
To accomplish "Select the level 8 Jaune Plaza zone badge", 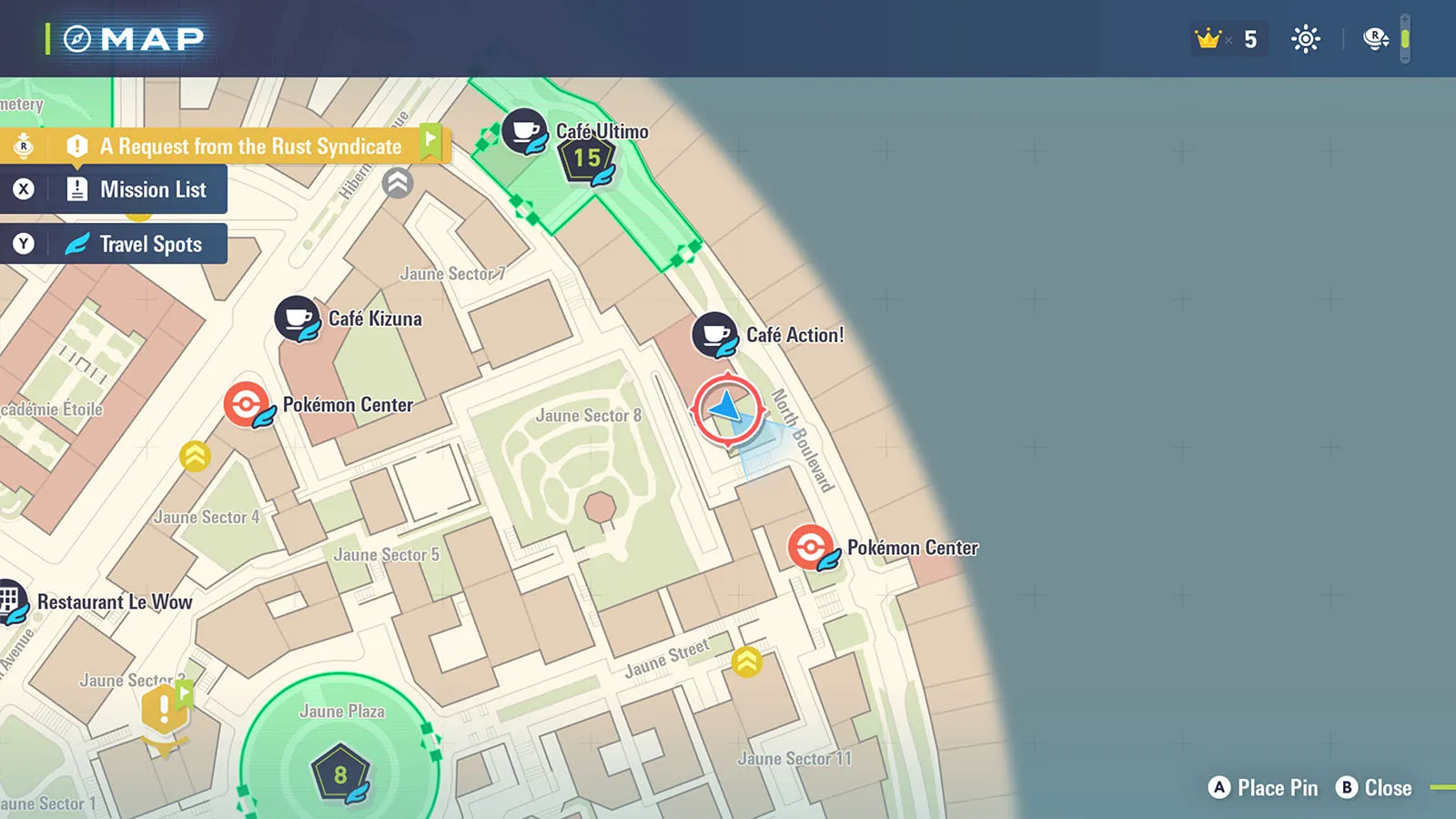I will click(340, 774).
